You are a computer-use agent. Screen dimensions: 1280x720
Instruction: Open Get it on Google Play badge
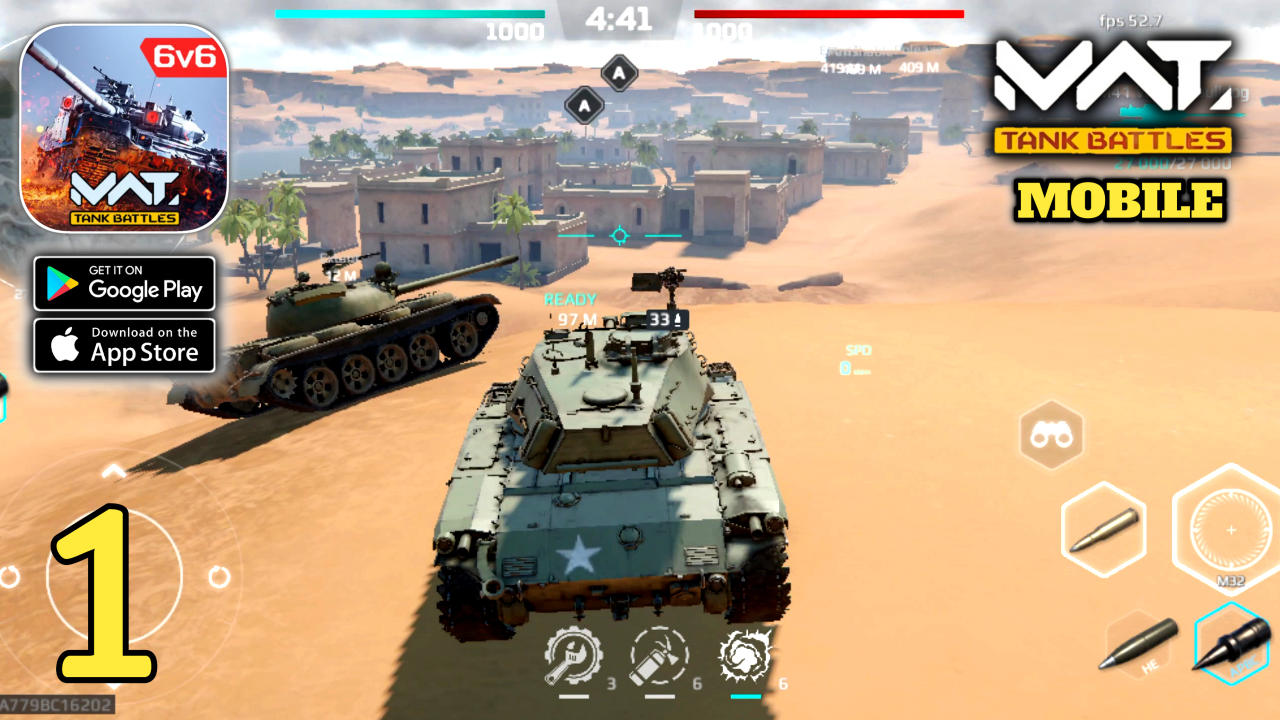coord(124,284)
